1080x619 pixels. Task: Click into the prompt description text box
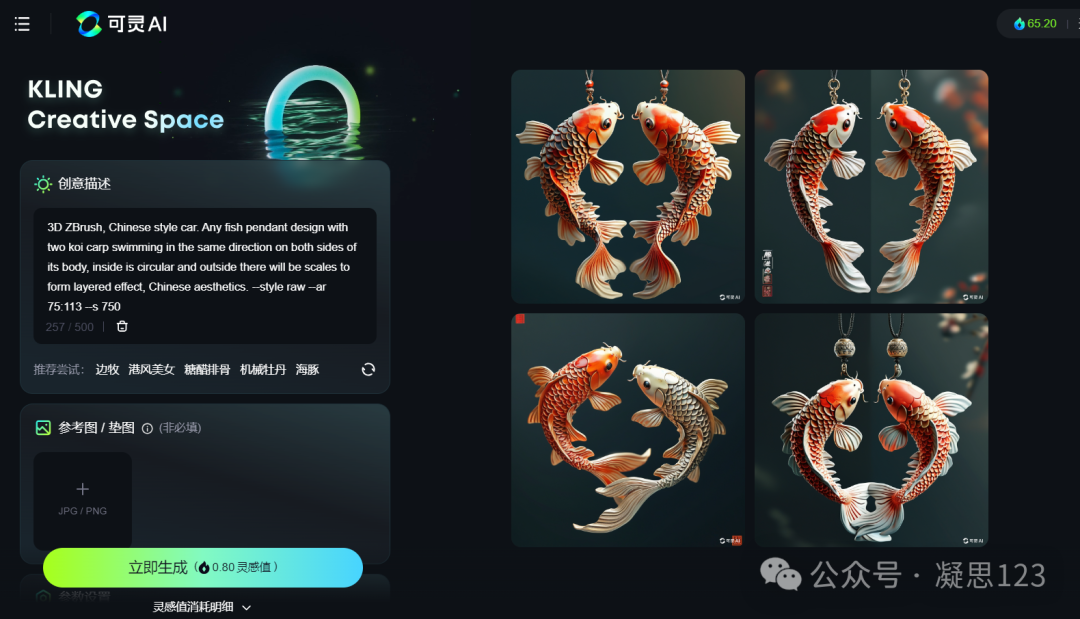coord(204,266)
